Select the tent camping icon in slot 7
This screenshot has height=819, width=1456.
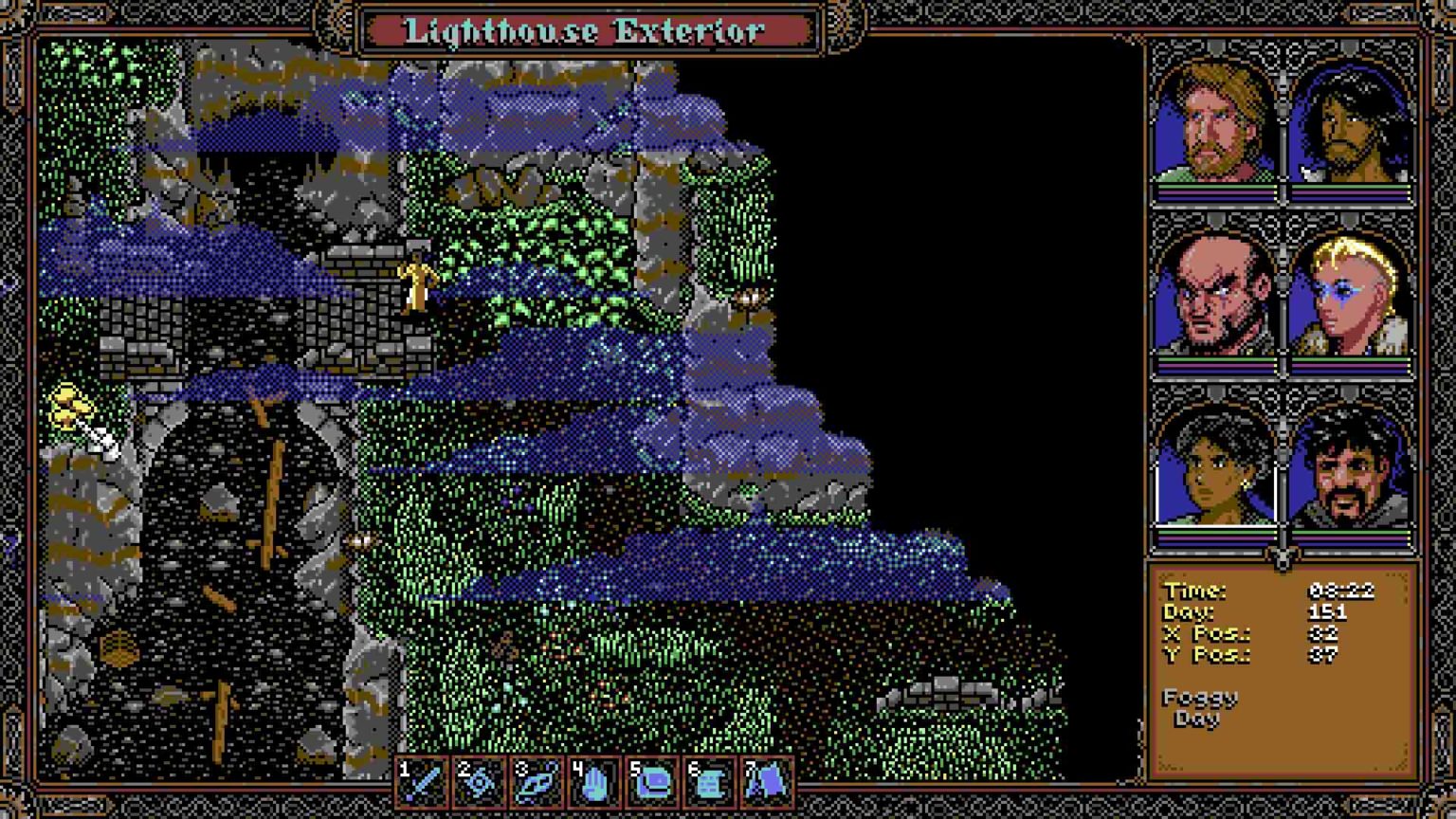coord(767,783)
